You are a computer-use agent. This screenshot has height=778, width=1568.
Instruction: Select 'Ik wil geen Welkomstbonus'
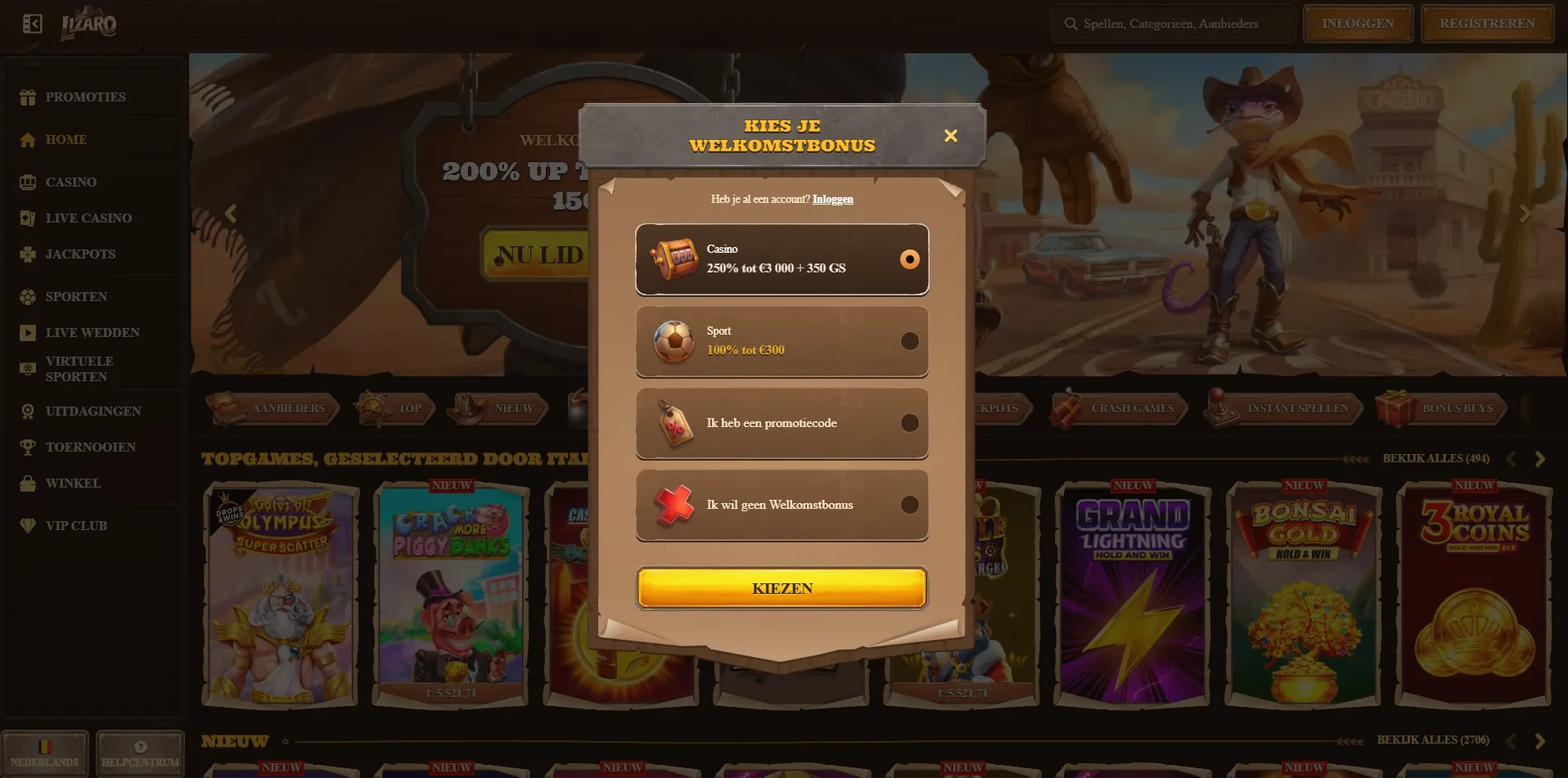coord(782,505)
